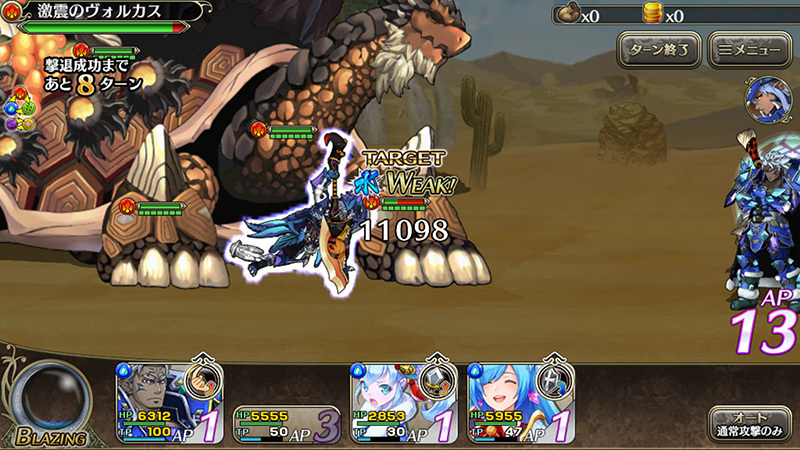Toggle the オート auto-battle button

[x=749, y=423]
